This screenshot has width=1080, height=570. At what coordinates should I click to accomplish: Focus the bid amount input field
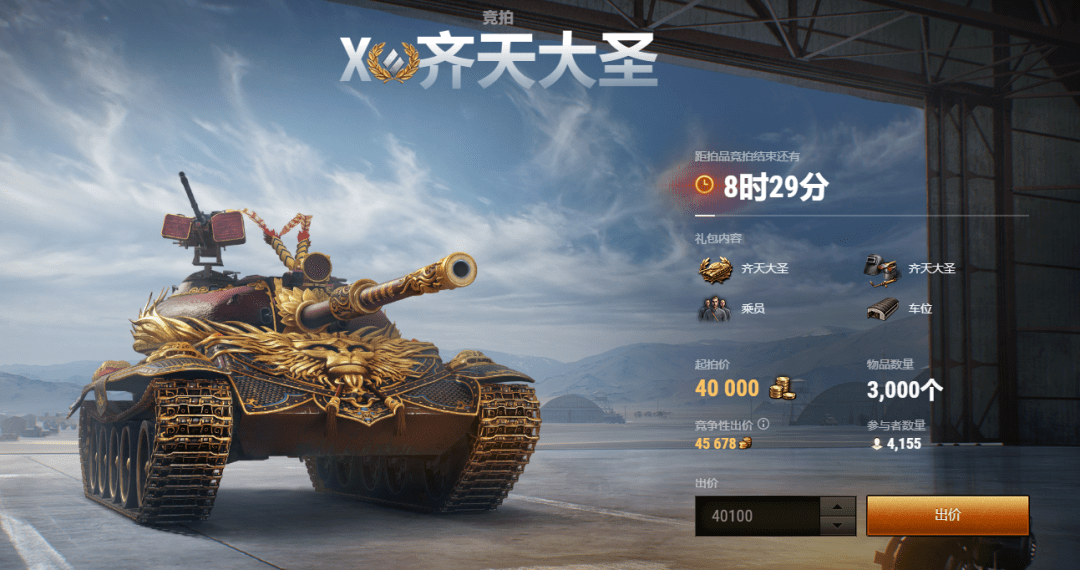(757, 516)
